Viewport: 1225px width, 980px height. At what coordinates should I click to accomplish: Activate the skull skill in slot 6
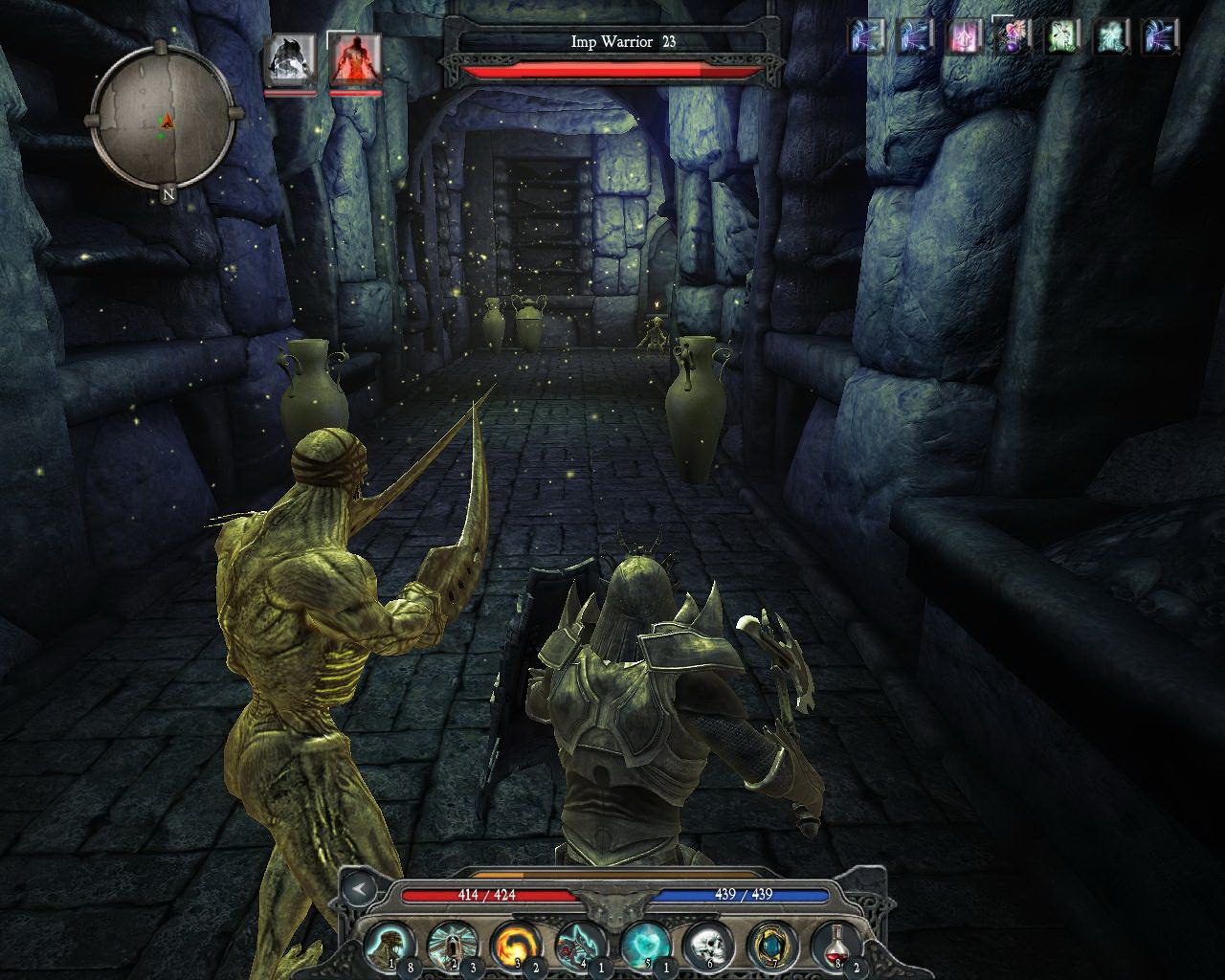click(708, 946)
